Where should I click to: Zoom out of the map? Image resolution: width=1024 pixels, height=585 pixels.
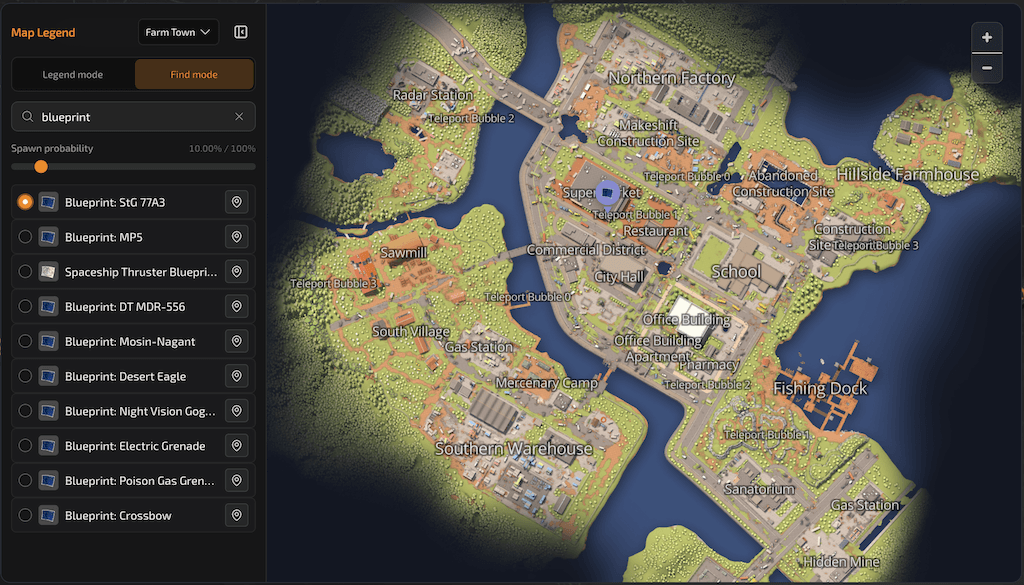pyautogui.click(x=987, y=68)
